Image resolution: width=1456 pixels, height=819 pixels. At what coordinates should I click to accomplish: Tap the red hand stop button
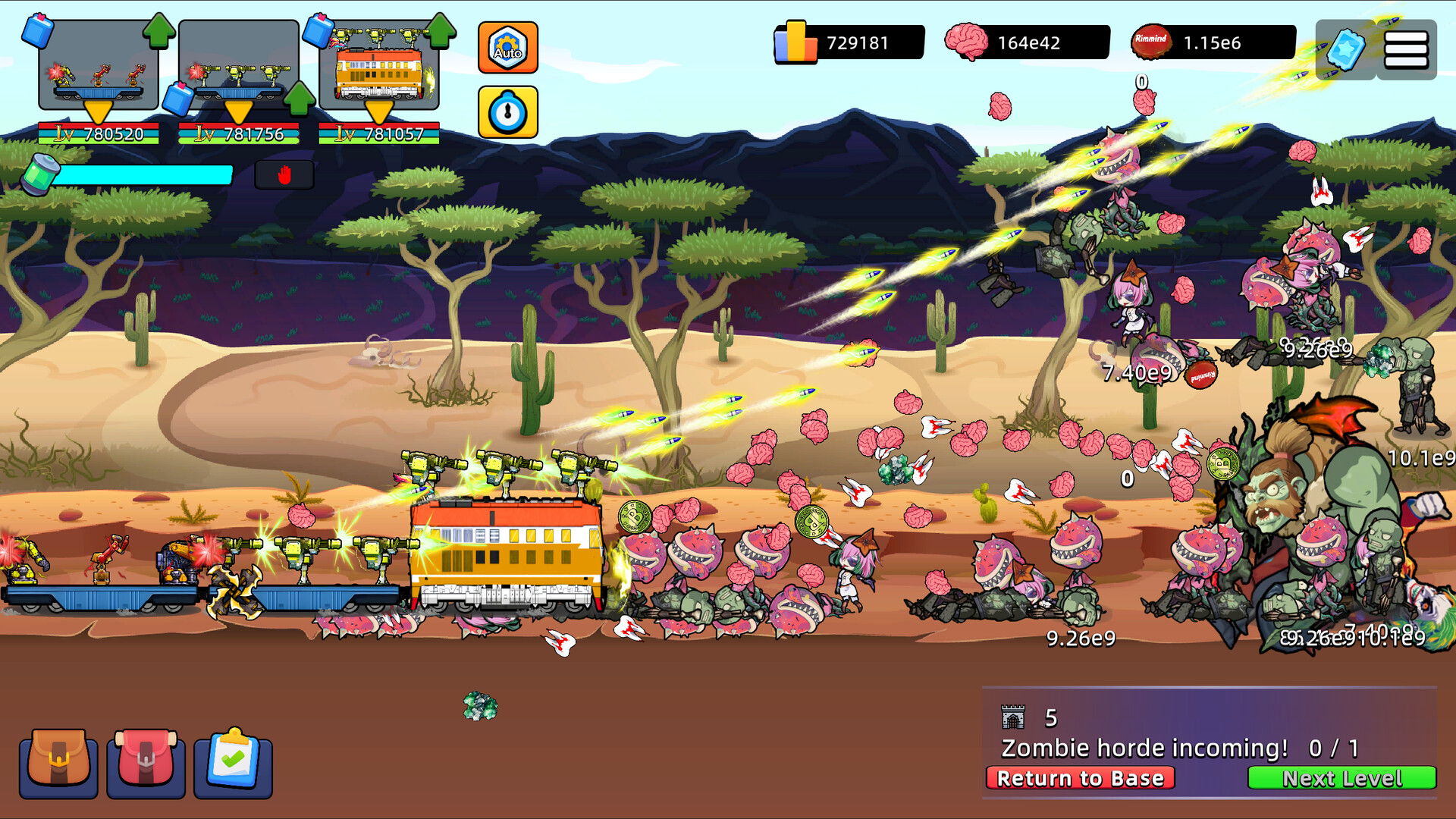(284, 175)
